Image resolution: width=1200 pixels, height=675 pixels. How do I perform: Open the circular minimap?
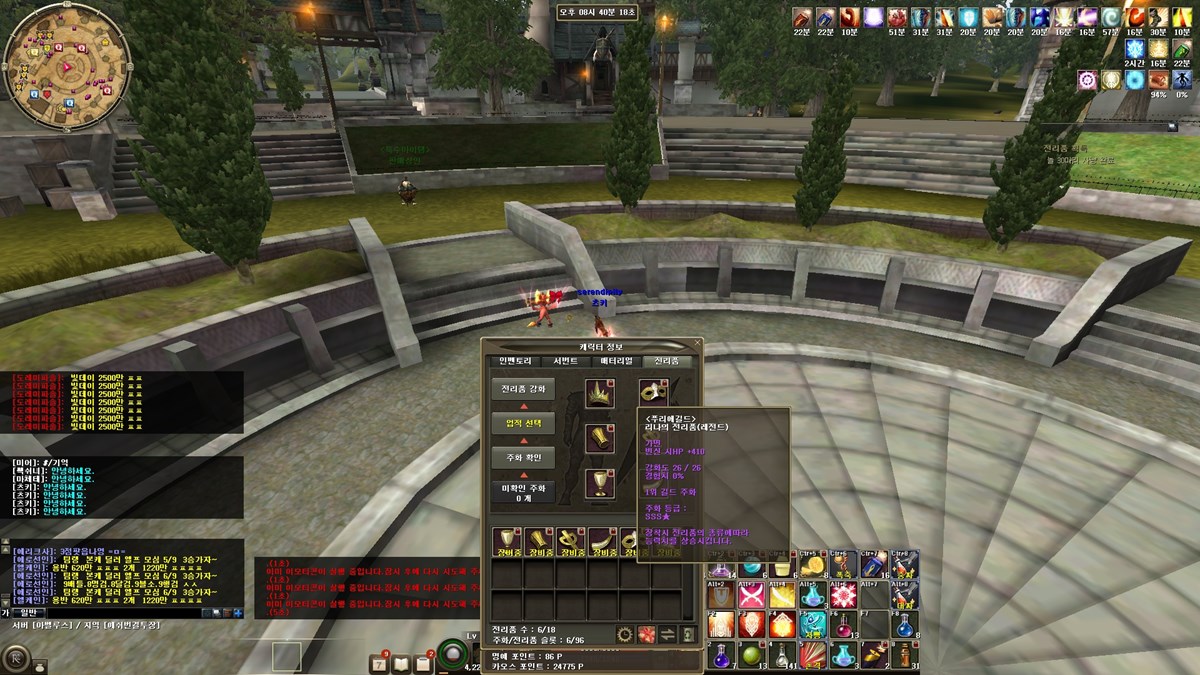pos(67,68)
